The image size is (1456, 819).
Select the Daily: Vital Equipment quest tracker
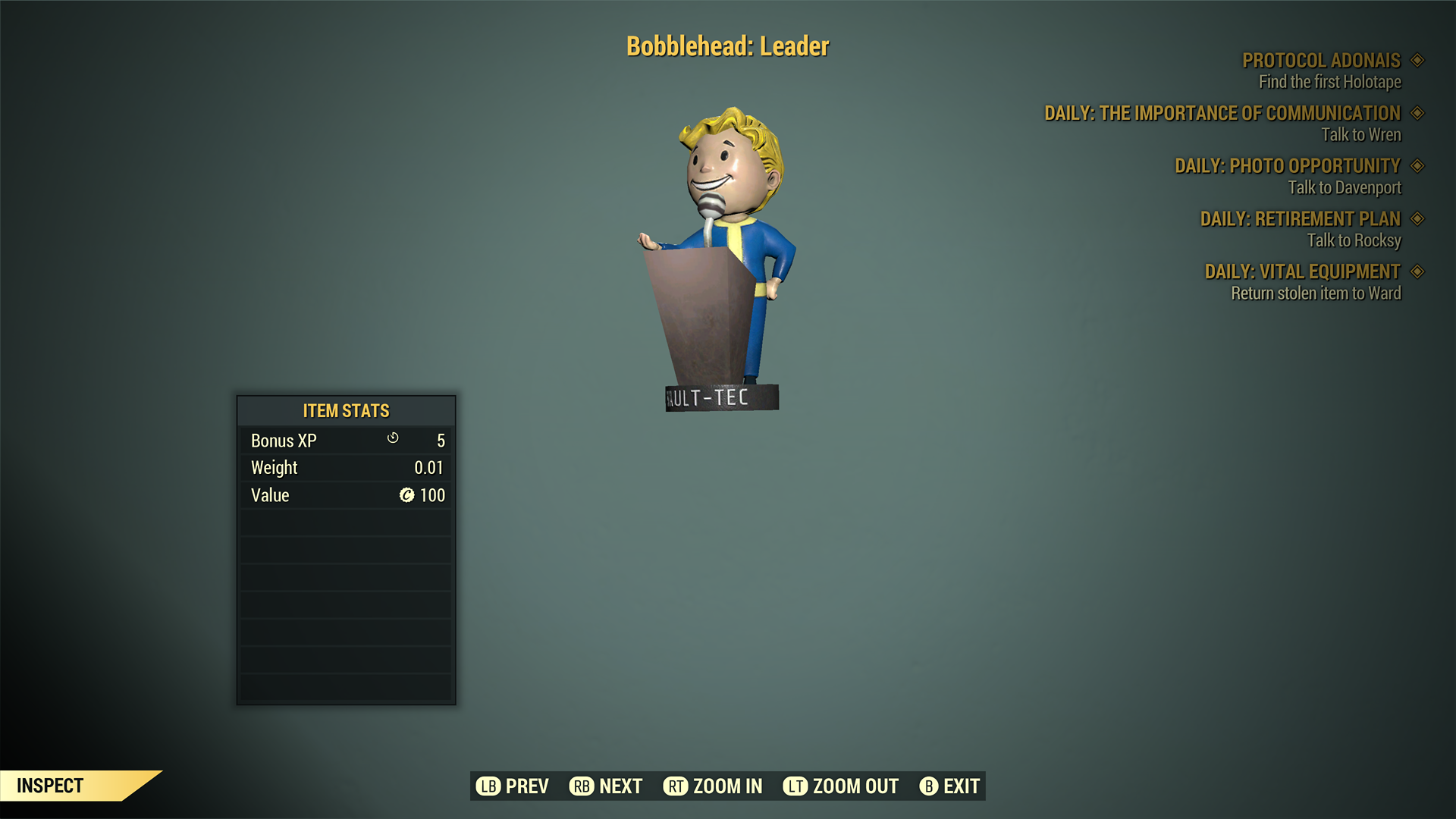click(x=1302, y=271)
